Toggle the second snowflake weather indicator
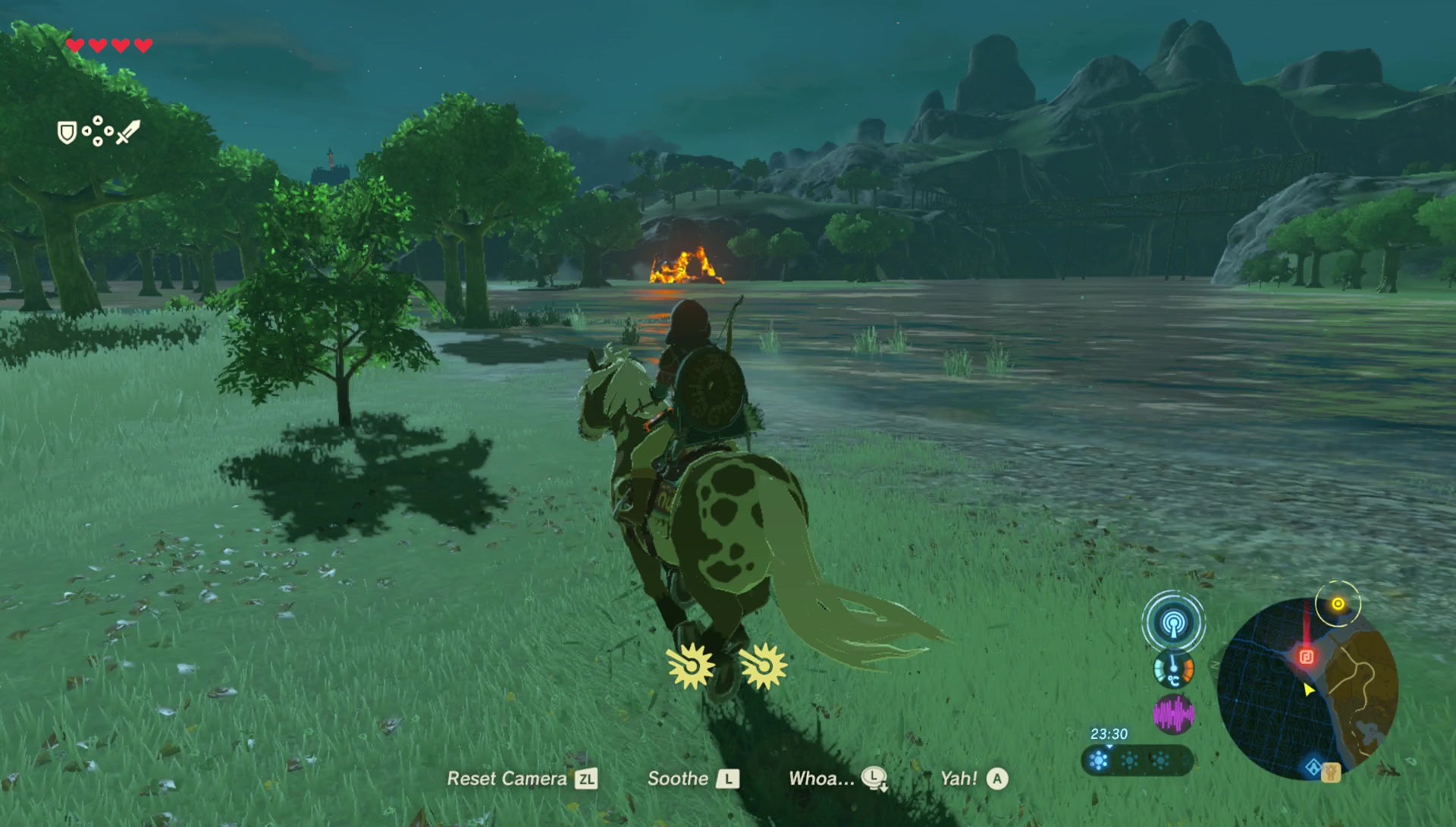 point(1130,761)
